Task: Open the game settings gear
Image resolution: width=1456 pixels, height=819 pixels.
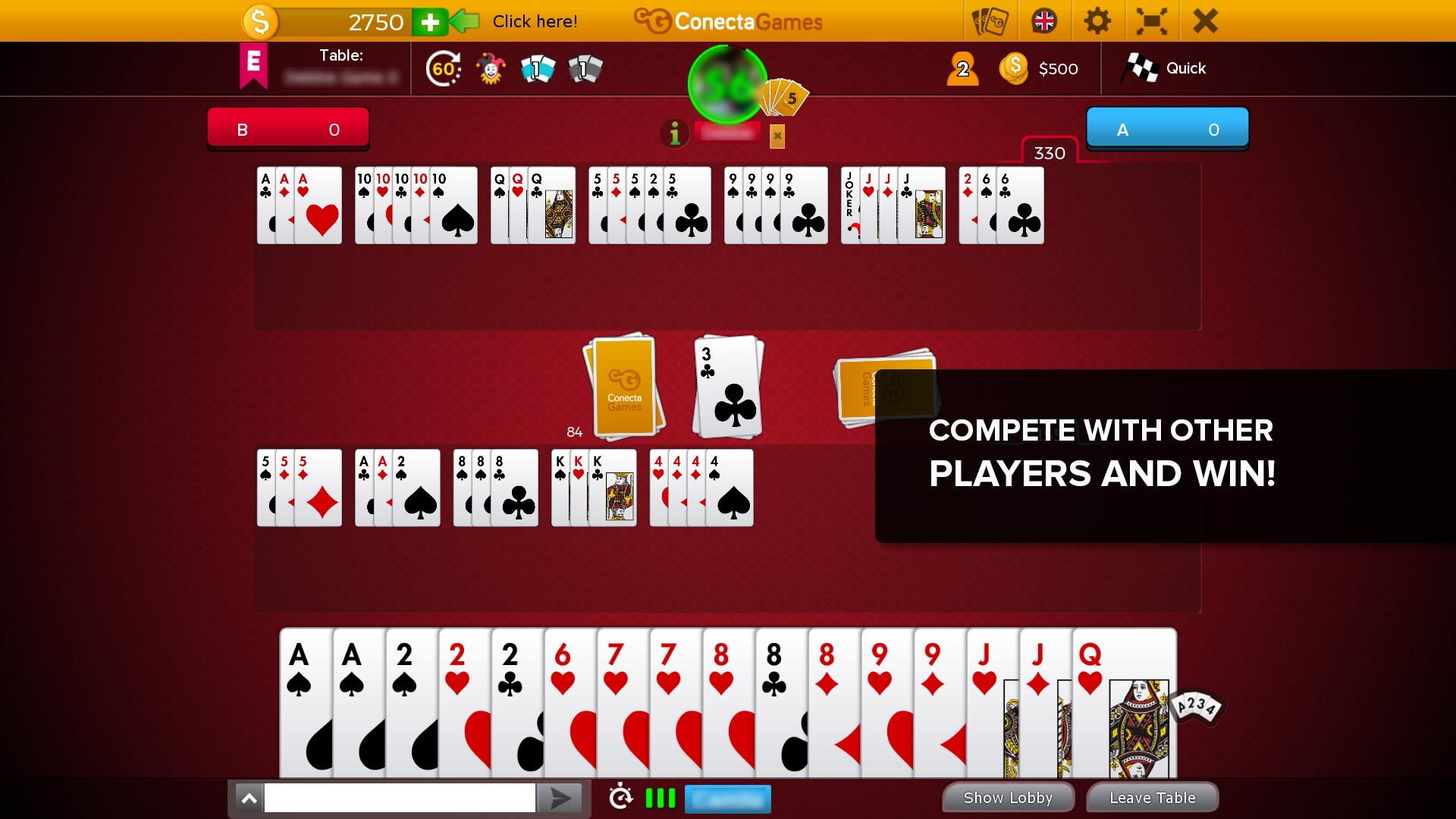Action: click(x=1097, y=21)
